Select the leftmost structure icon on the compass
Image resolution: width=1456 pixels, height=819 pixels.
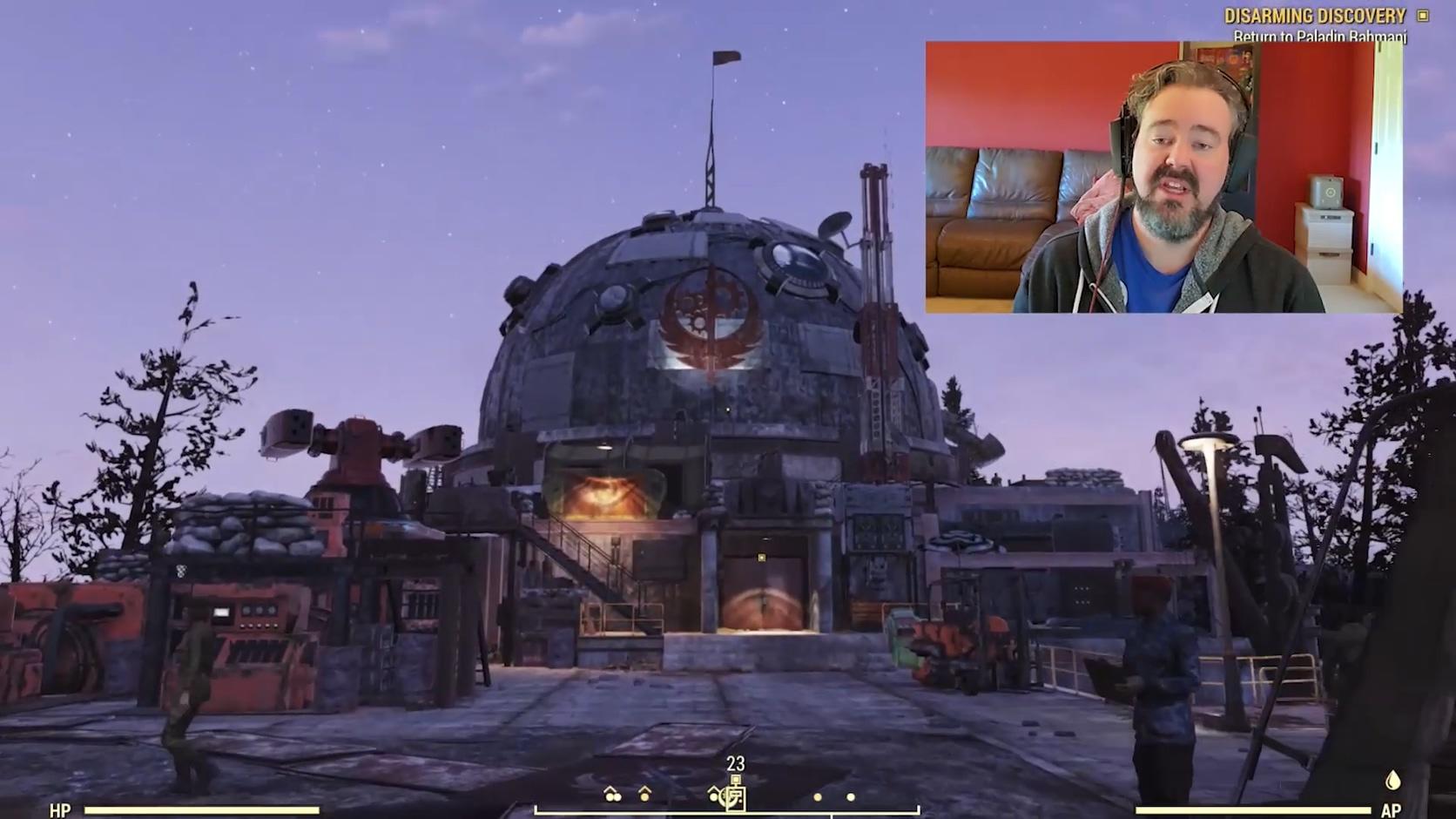pos(610,795)
